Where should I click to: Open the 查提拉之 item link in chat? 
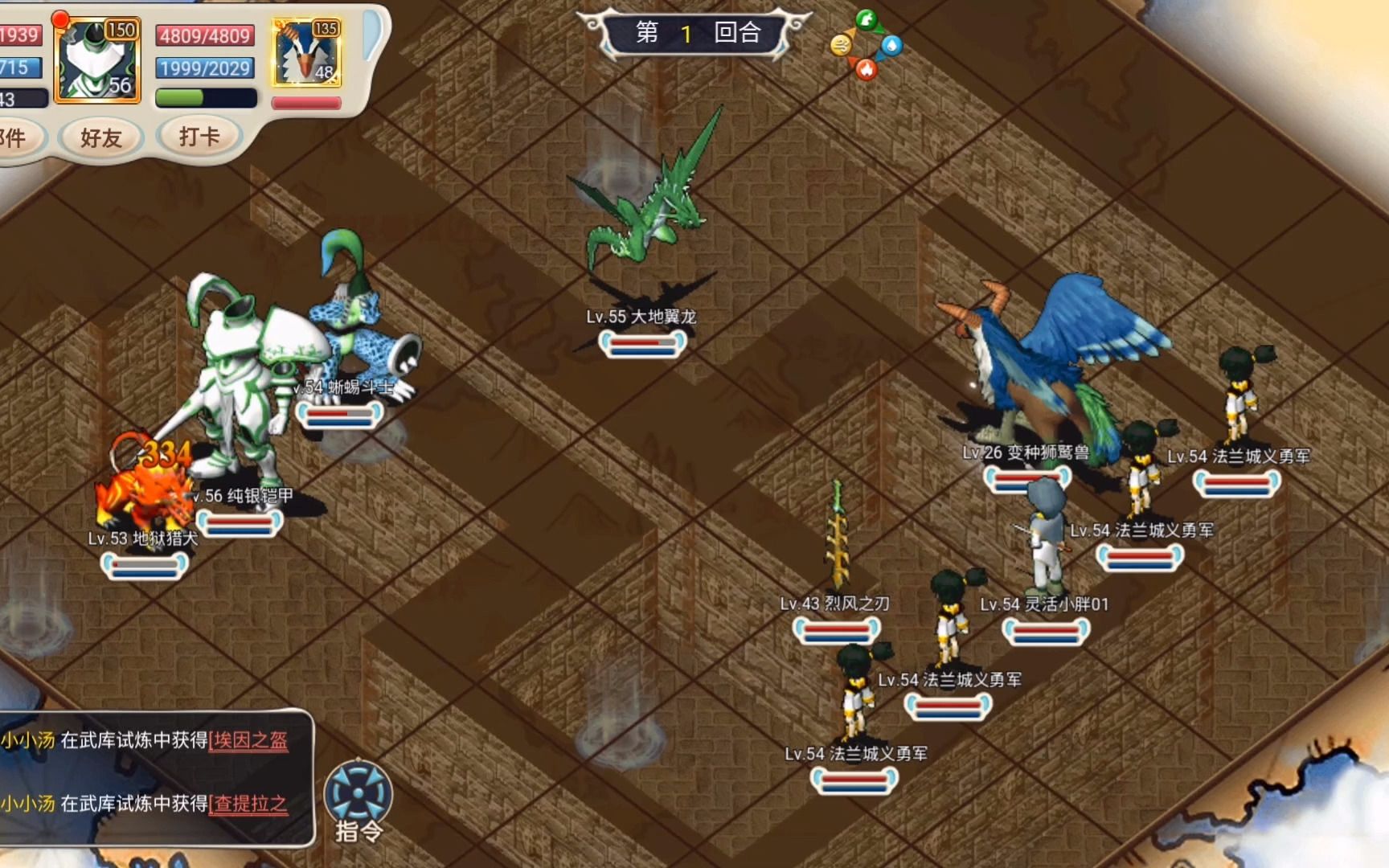(x=249, y=804)
